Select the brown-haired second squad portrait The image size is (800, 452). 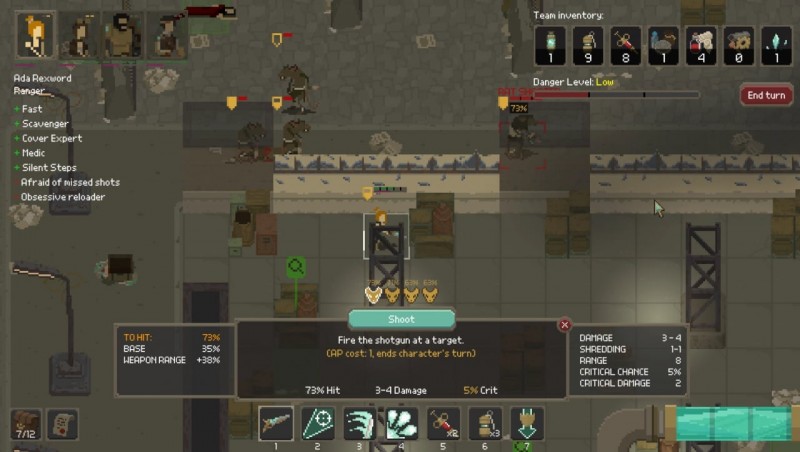click(79, 35)
